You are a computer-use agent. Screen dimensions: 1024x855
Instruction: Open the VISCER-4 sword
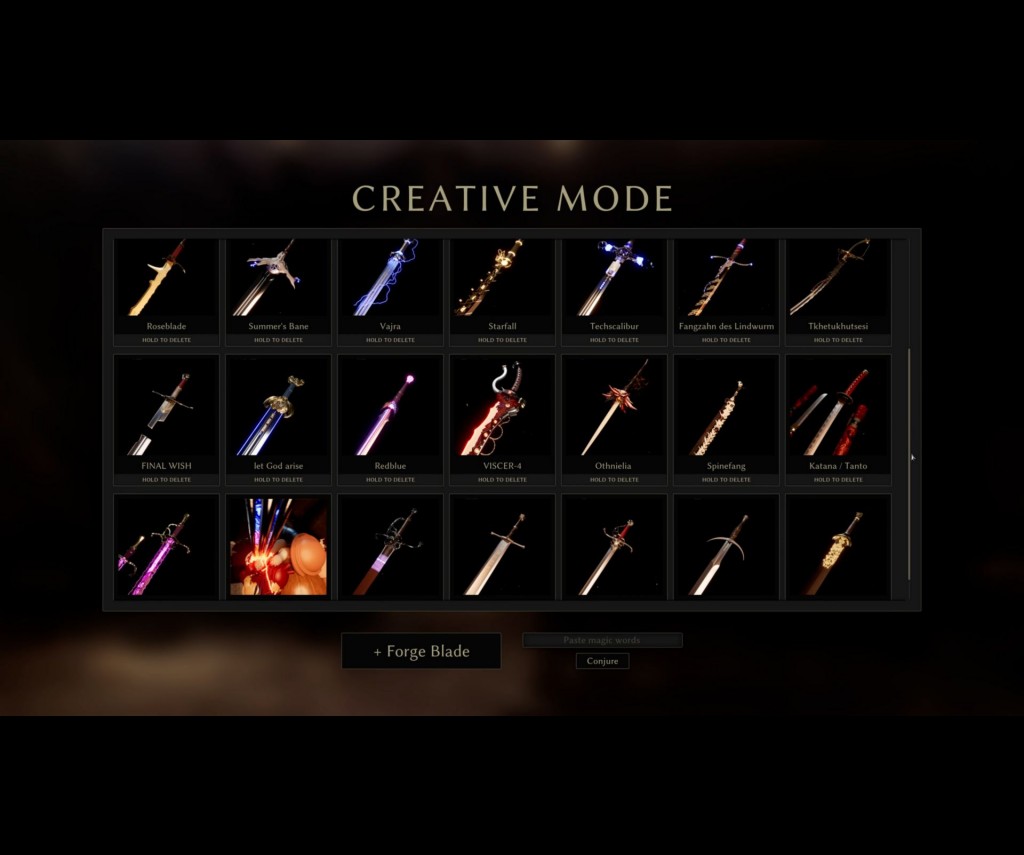click(502, 408)
